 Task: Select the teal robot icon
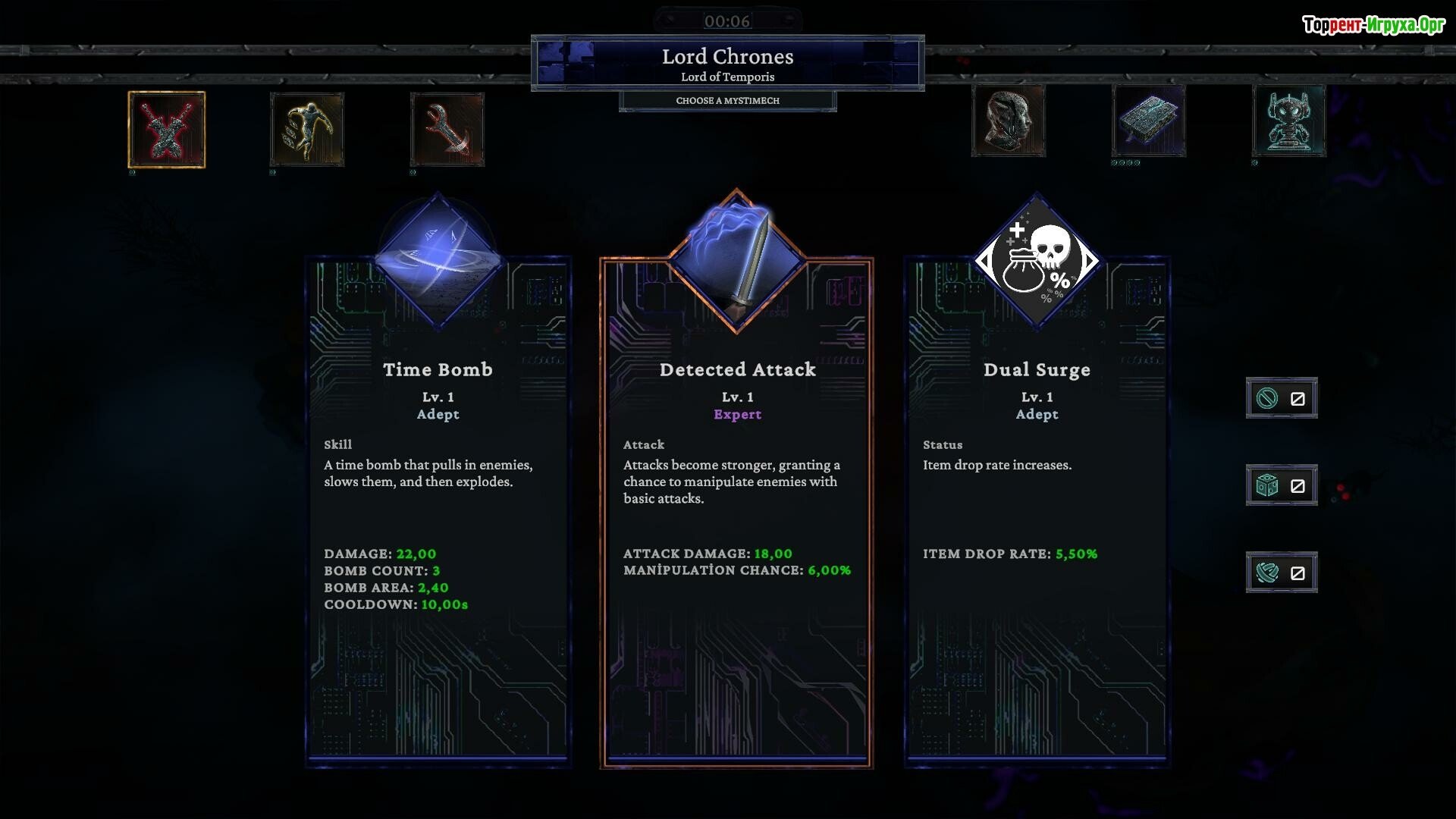(1289, 121)
